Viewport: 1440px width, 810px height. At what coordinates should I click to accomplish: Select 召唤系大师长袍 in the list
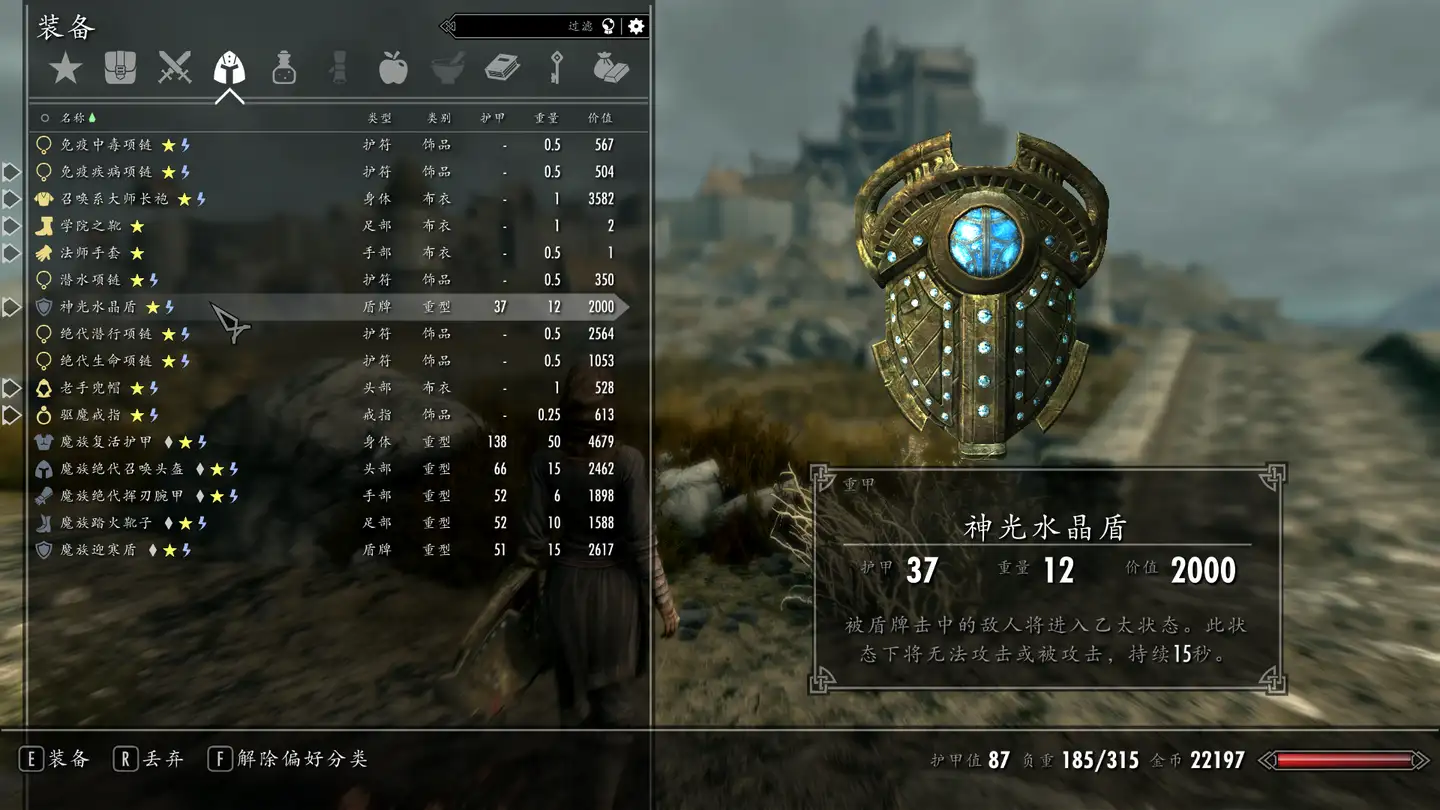tap(114, 199)
